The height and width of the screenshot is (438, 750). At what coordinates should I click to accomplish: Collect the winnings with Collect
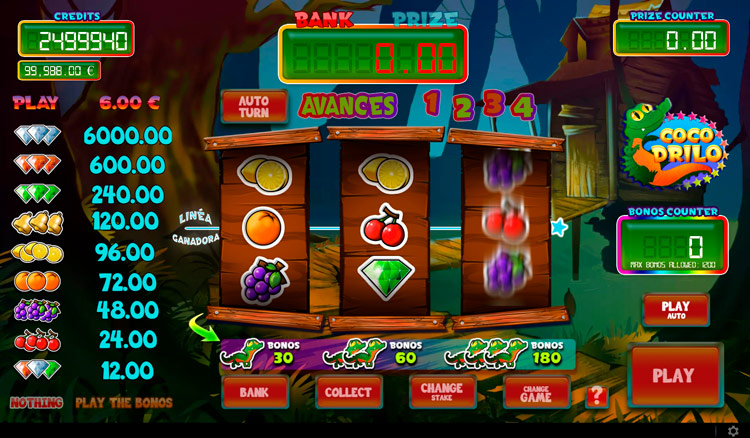click(349, 392)
